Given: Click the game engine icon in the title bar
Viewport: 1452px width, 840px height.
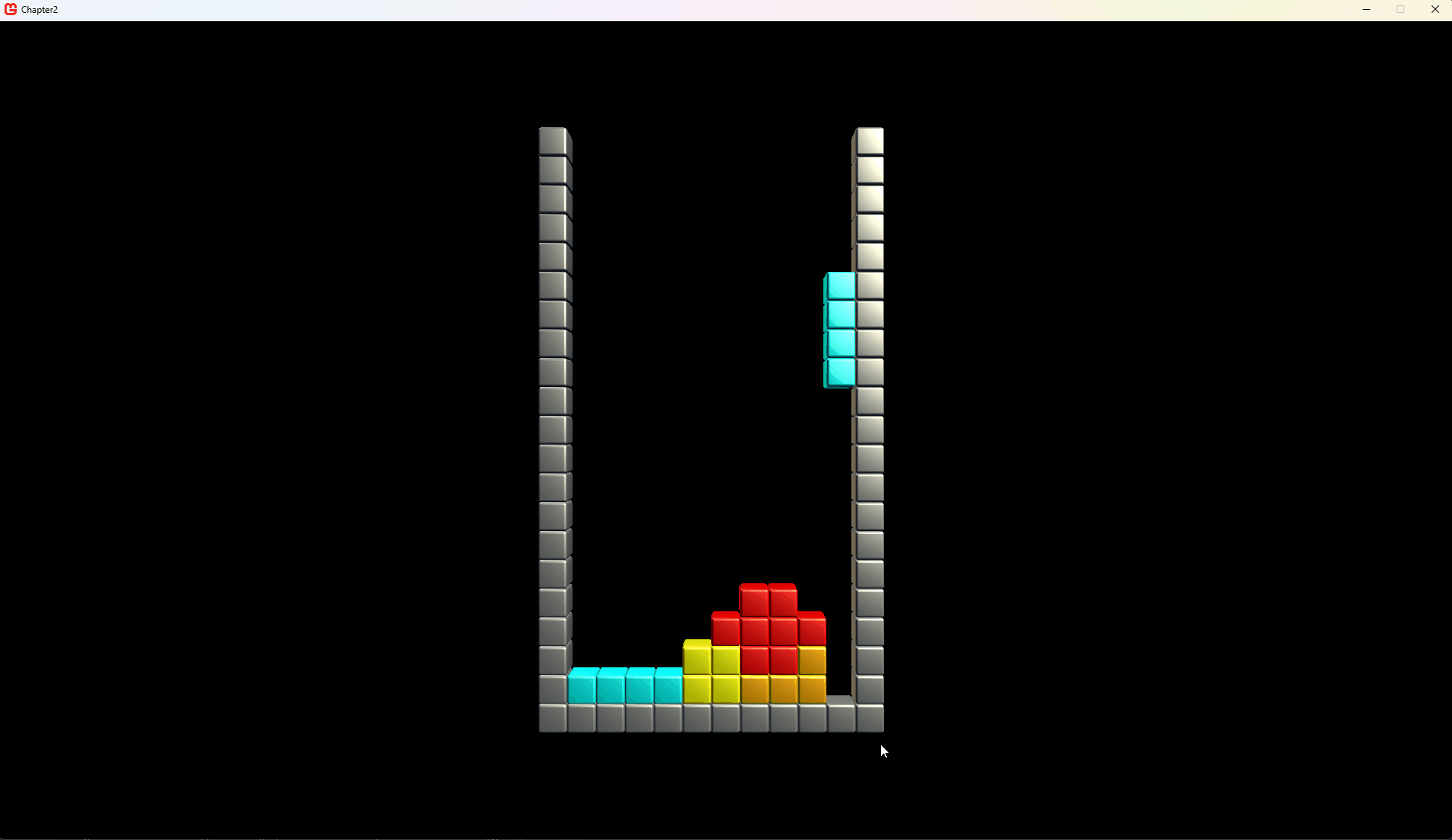Looking at the screenshot, I should tap(10, 9).
